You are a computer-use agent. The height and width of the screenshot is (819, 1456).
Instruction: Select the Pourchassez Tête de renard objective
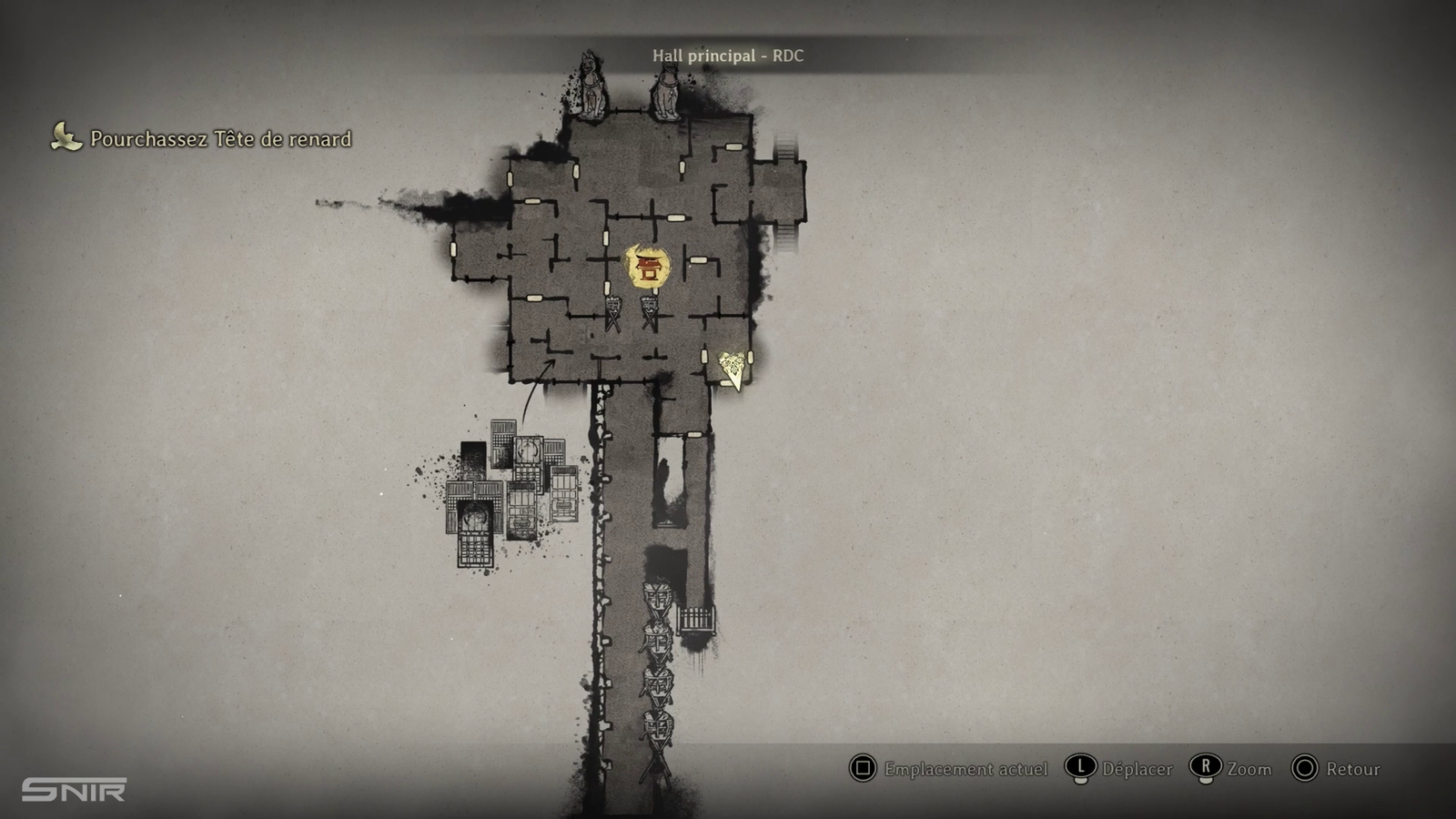220,139
